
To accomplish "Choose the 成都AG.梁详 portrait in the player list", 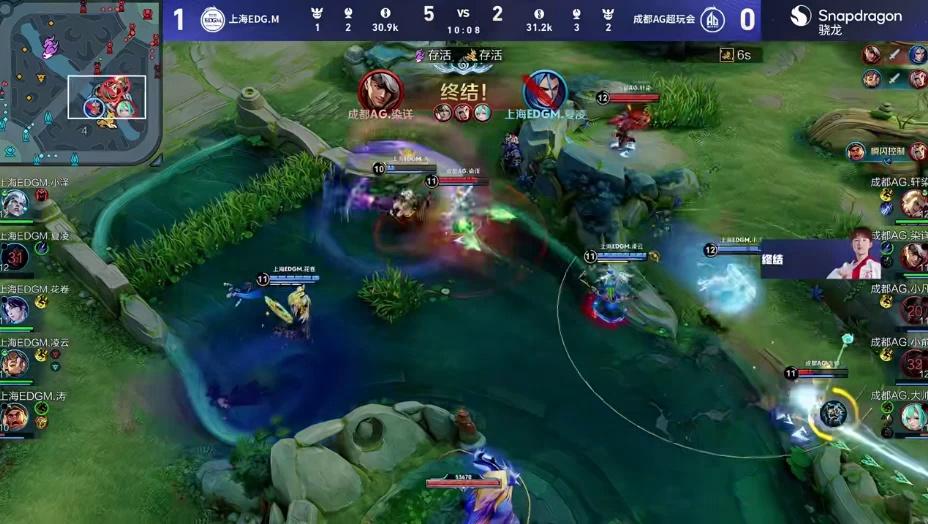I will pyautogui.click(x=913, y=257).
